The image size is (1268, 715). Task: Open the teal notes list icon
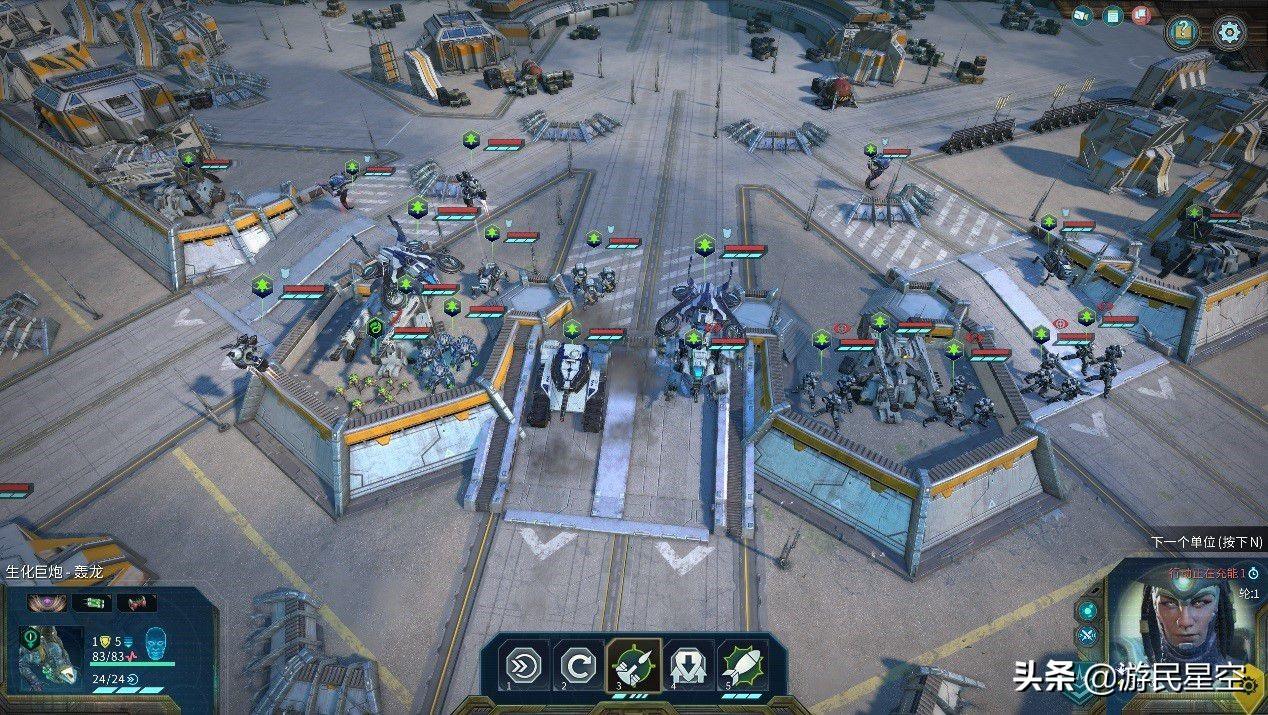pos(1112,15)
